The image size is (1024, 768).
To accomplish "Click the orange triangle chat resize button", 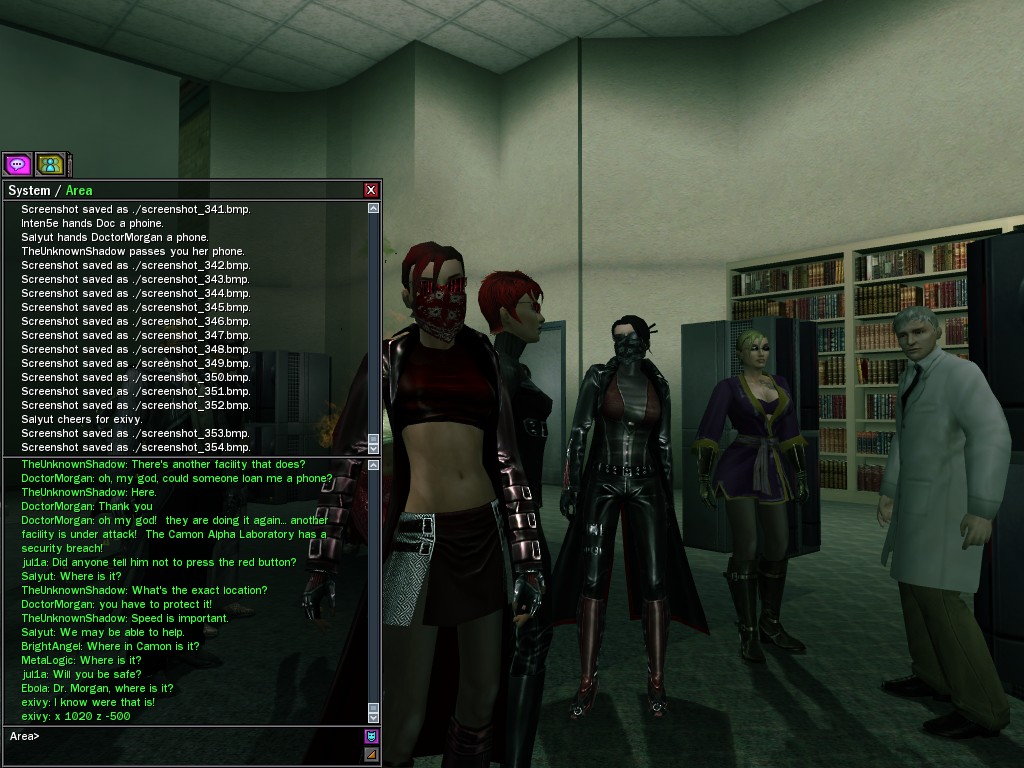I will 371,755.
